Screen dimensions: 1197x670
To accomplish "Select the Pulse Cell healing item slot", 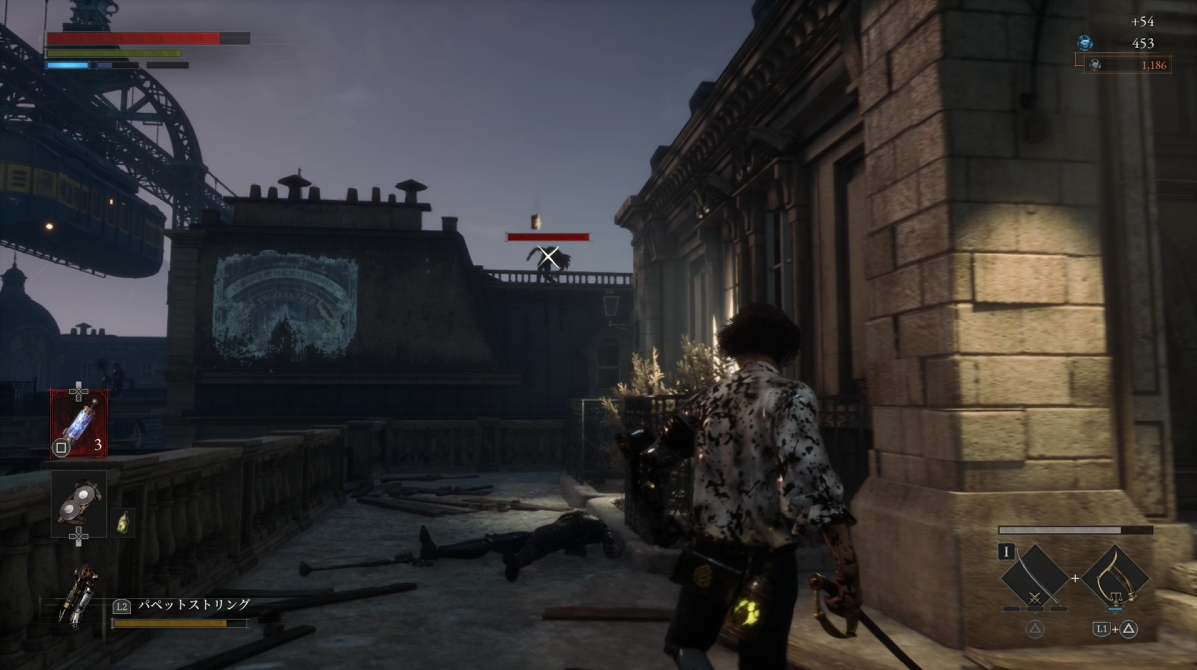I will [x=79, y=423].
